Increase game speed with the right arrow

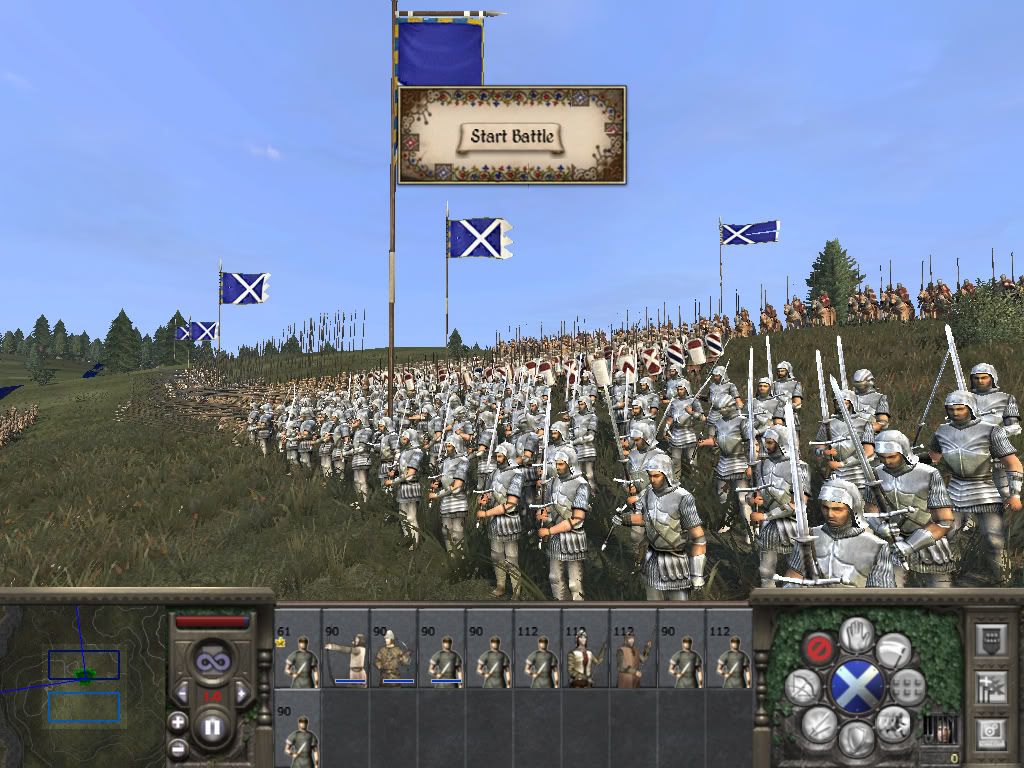point(242,692)
